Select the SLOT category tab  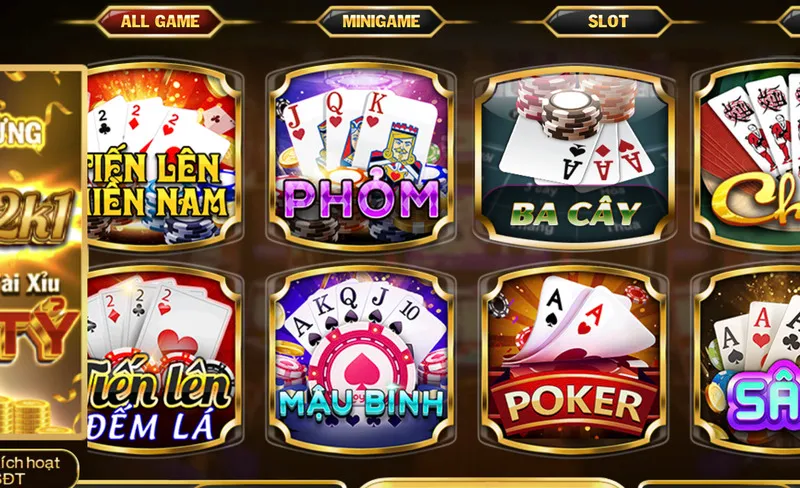point(608,21)
